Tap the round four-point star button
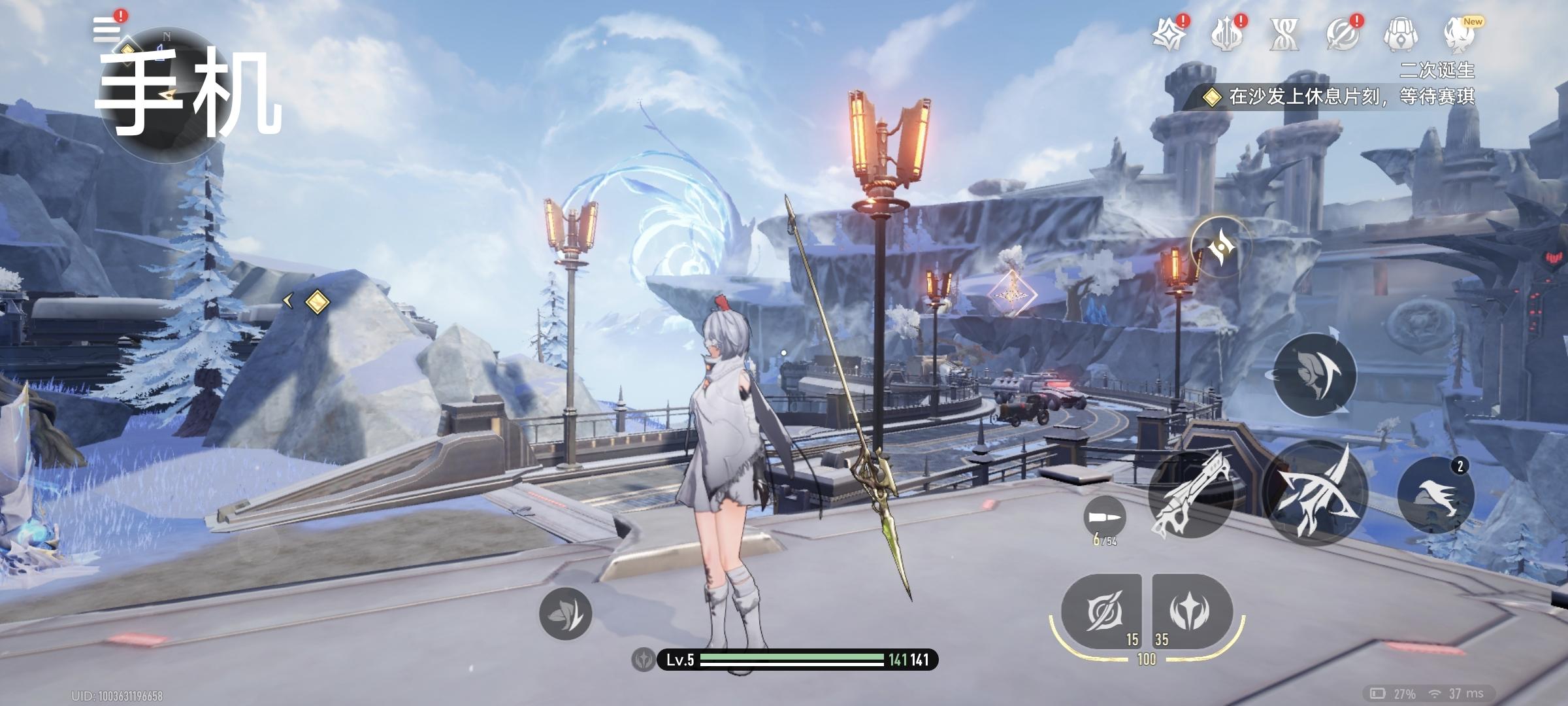Viewport: 1568px width, 706px height. point(1220,247)
